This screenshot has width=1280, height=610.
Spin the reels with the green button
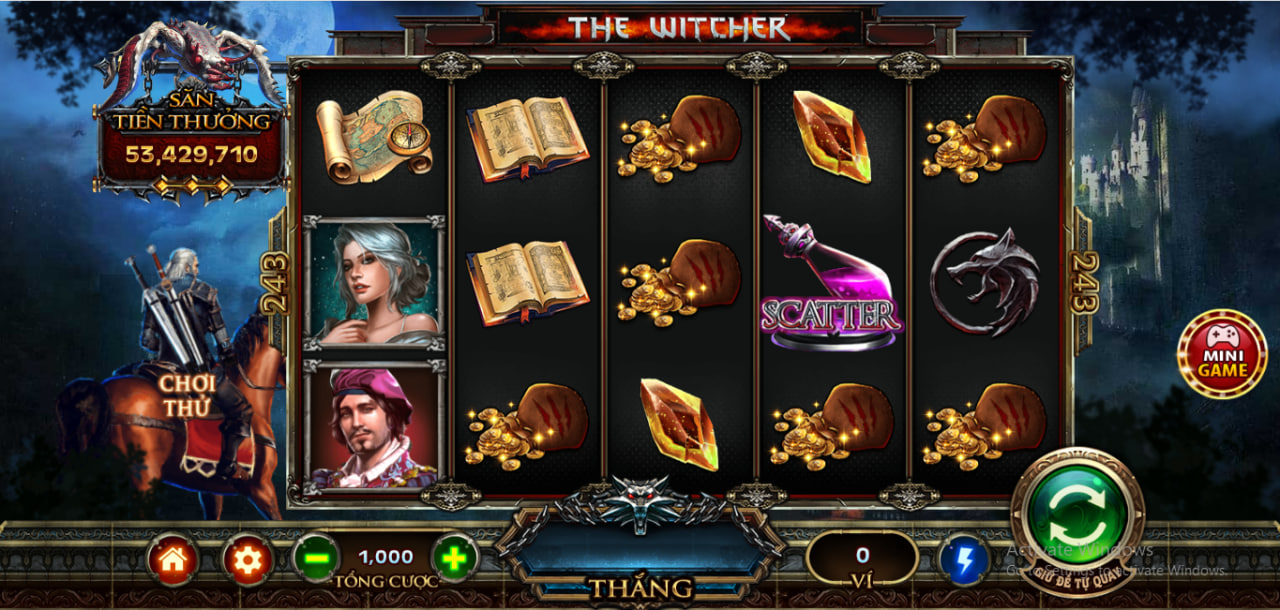1078,515
